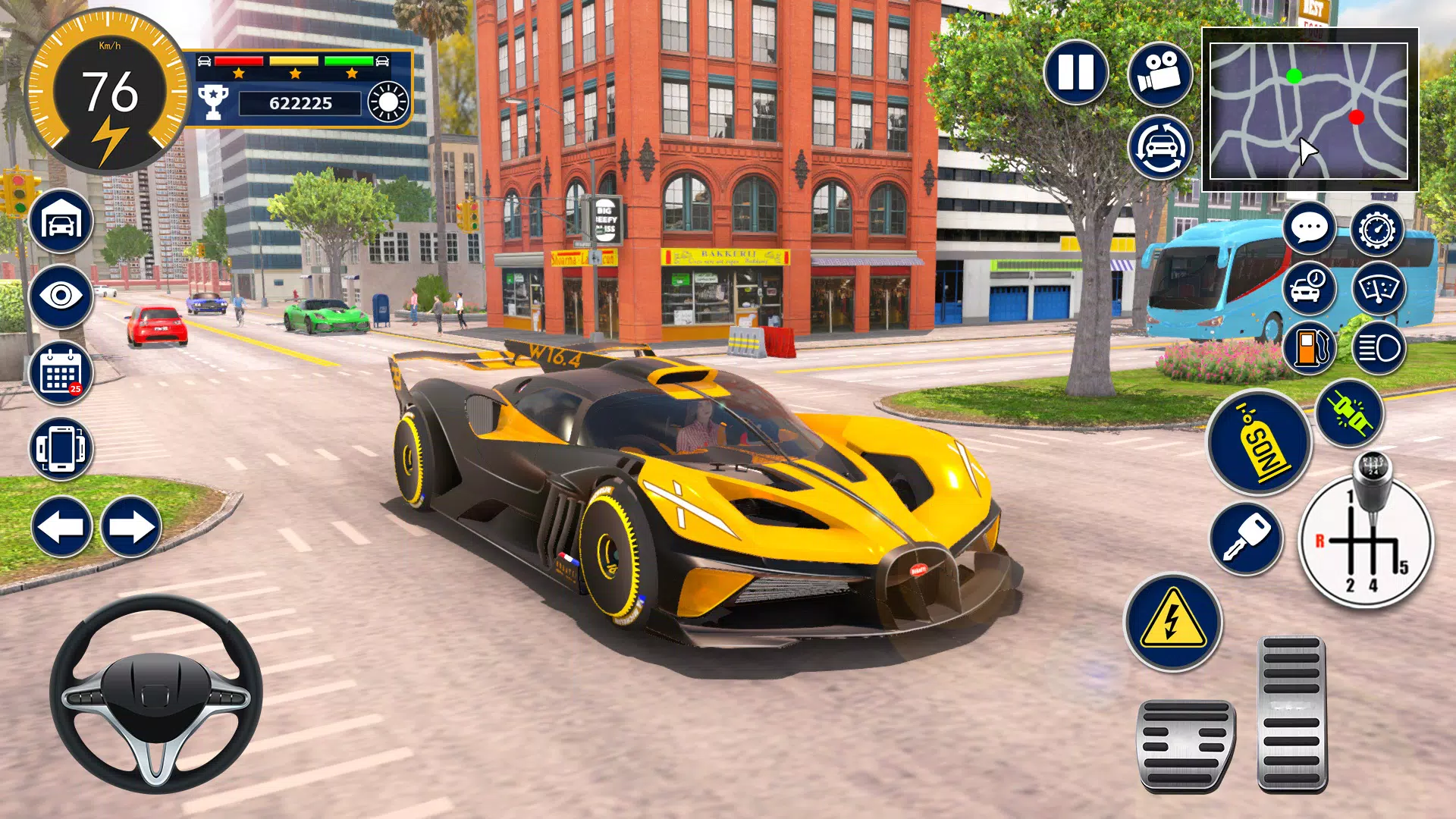Reset the car to the road

tap(1158, 146)
